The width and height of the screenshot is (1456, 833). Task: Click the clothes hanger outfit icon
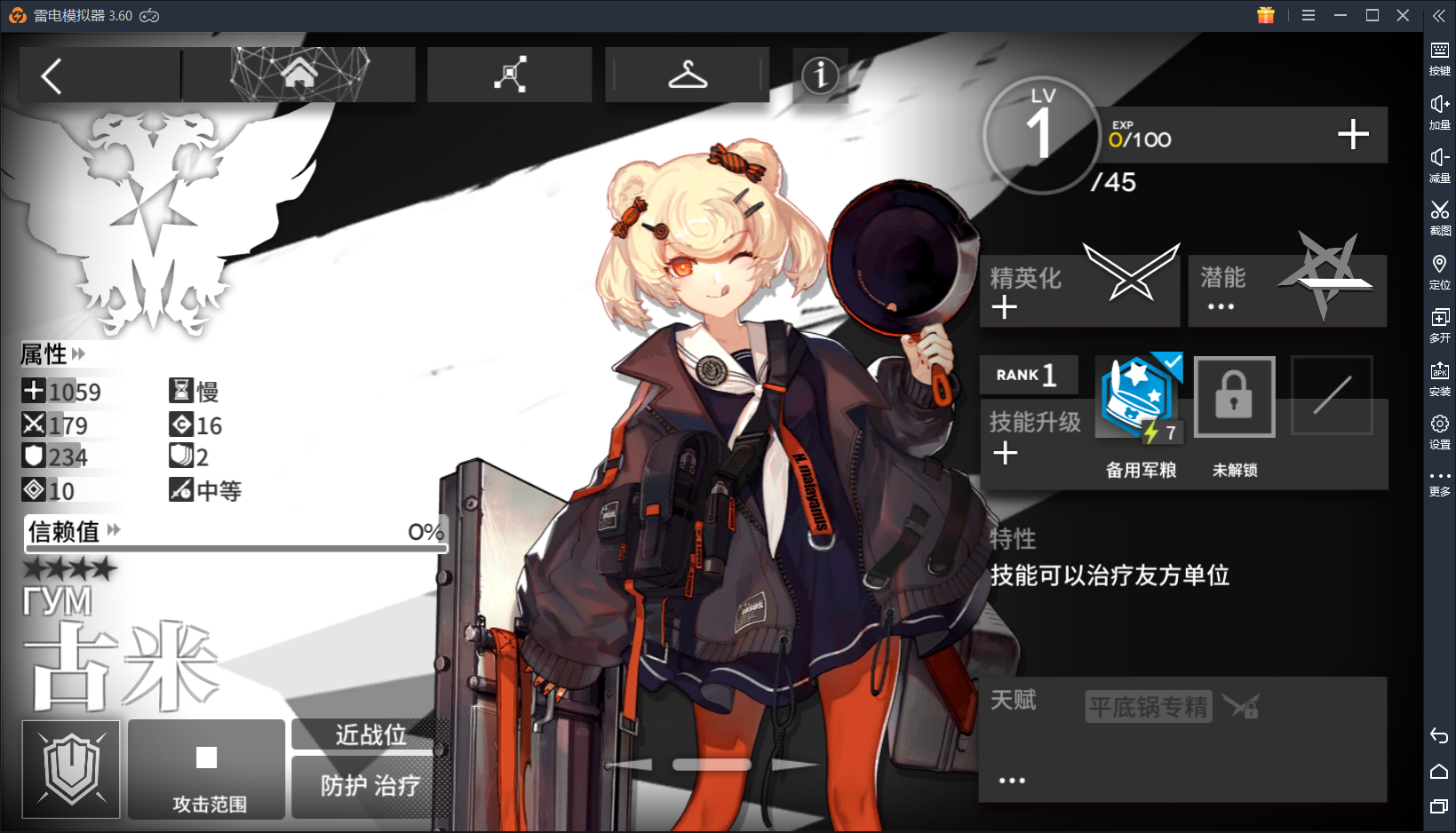687,75
